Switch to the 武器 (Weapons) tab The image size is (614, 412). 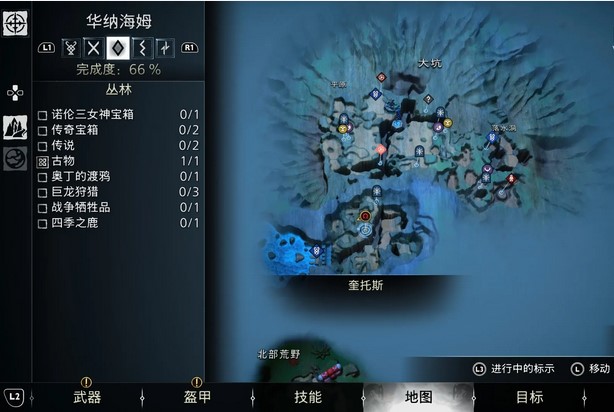(86, 397)
